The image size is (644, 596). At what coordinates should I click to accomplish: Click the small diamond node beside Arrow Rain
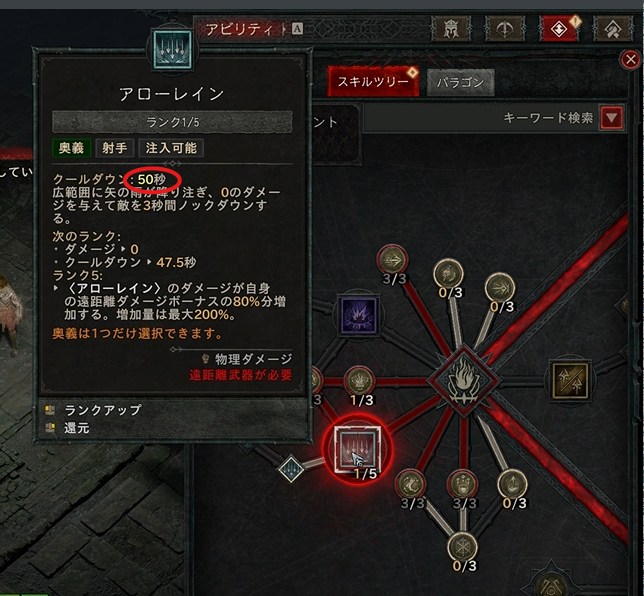click(x=291, y=468)
